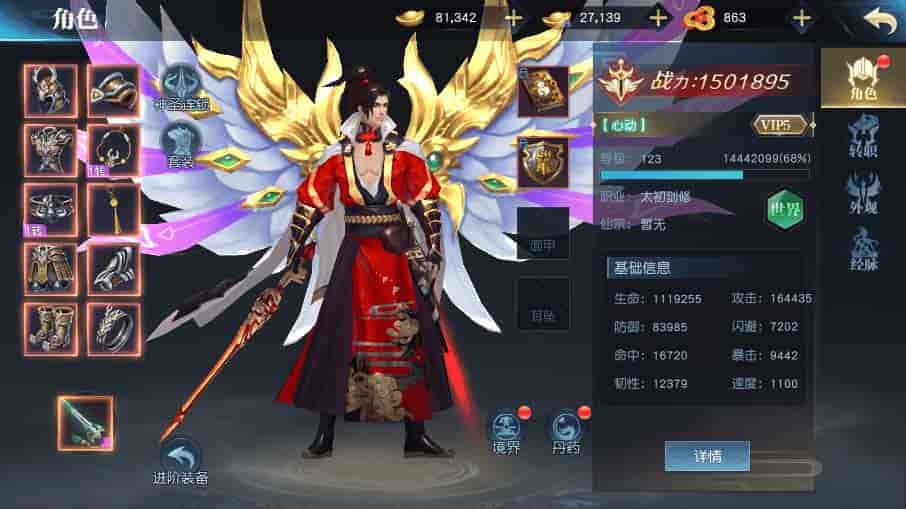Add currency with plus next to 863
Screen dimensions: 906x509
(x=801, y=18)
